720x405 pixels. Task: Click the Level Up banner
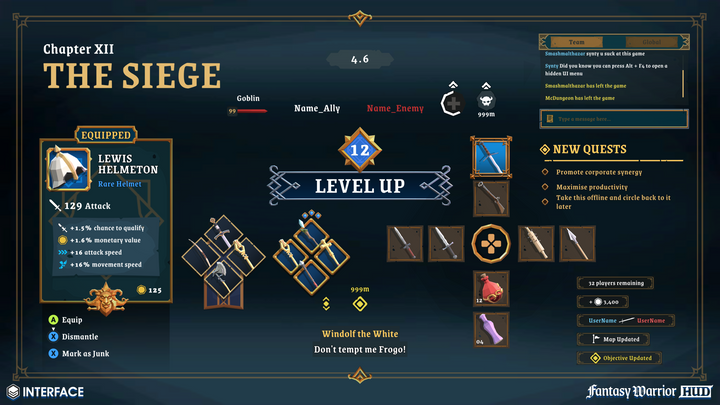tap(359, 185)
